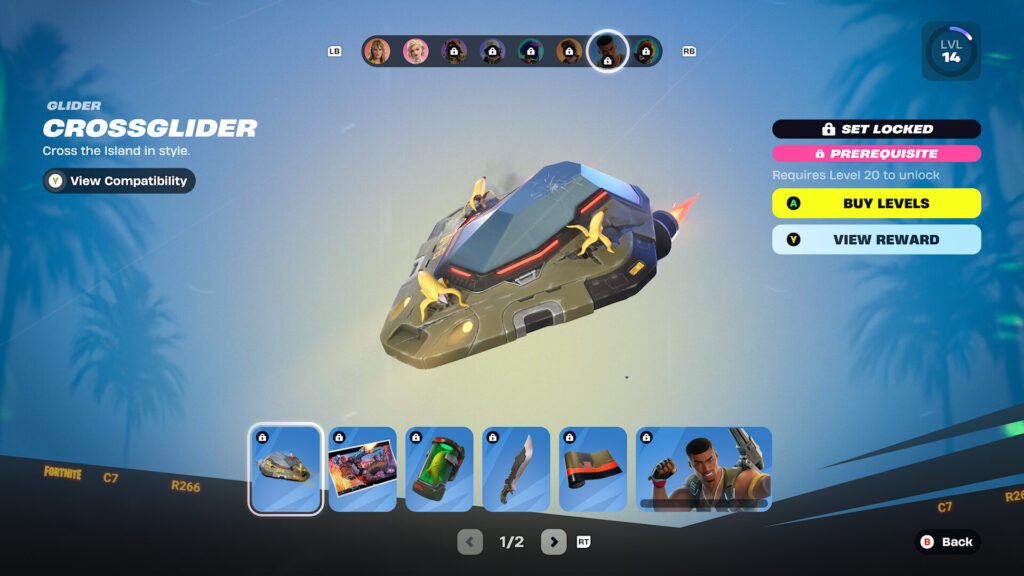
Task: Go to the next rewards page arrow
Action: [x=553, y=542]
